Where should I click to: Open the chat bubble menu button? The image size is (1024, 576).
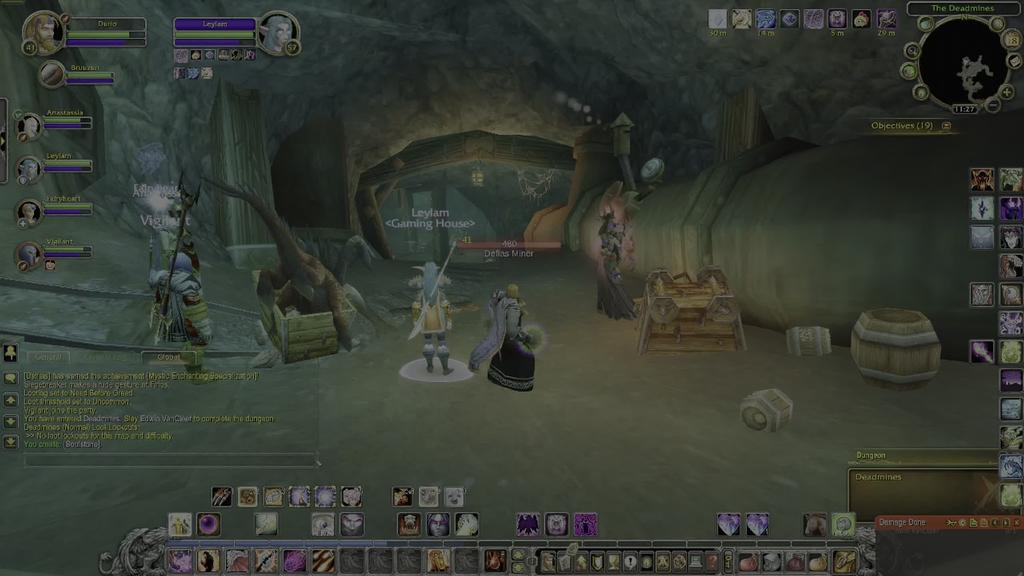coord(10,378)
